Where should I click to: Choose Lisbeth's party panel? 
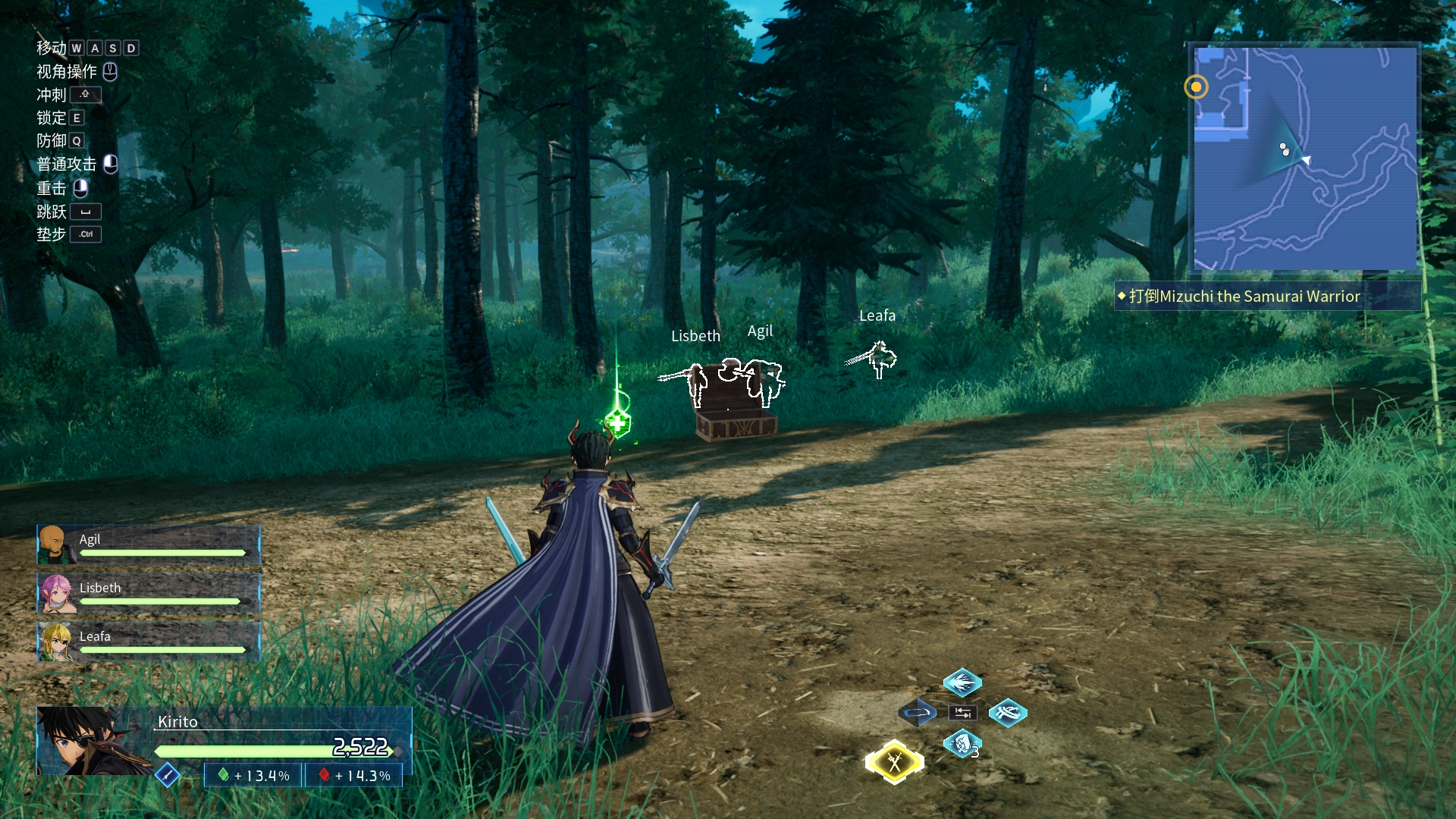(149, 593)
